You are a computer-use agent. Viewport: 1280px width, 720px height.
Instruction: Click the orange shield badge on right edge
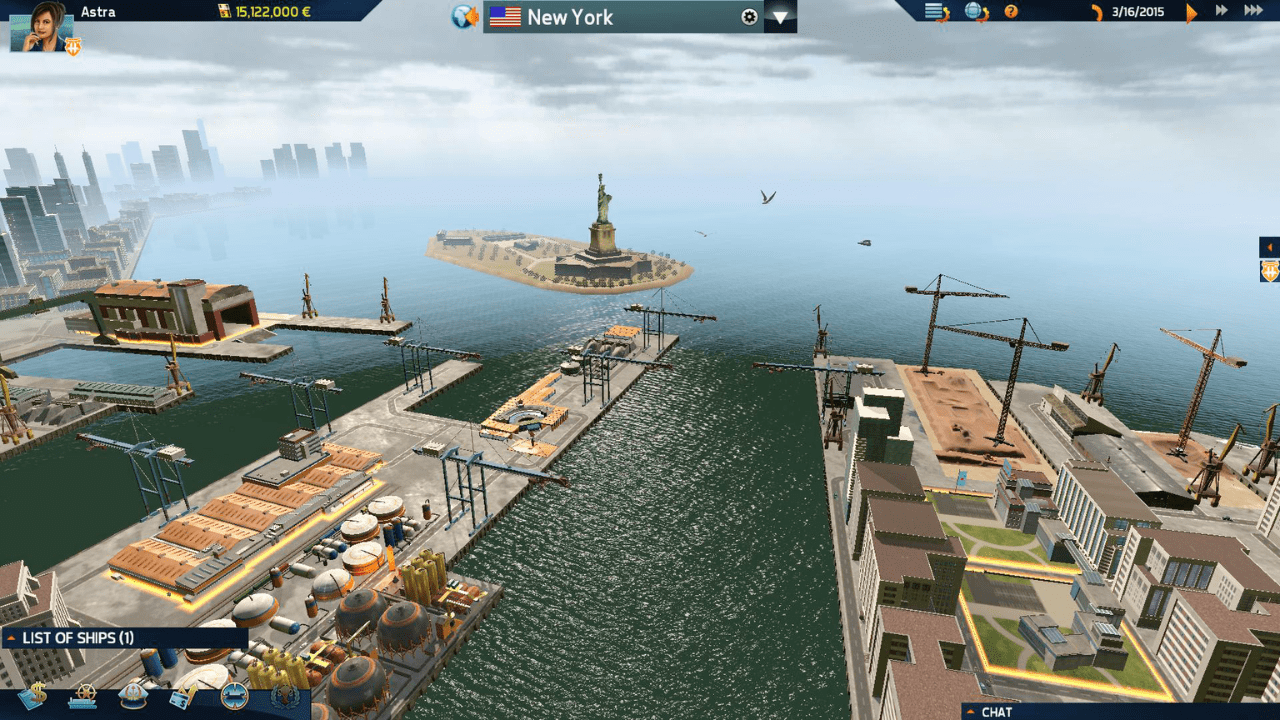(1270, 271)
